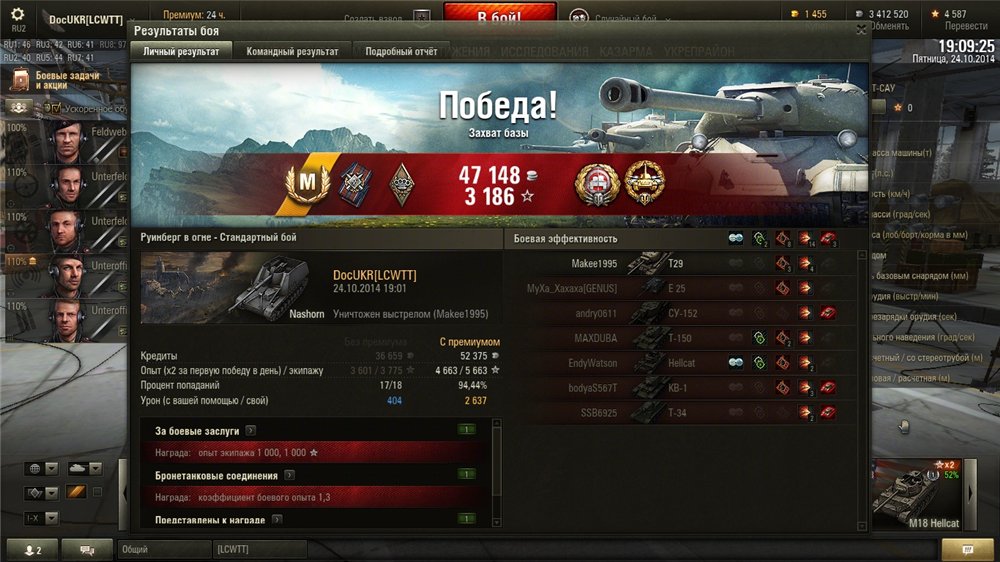1000x562 pixels.
Task: Open the contacts list button
Action: pyautogui.click(x=33, y=550)
